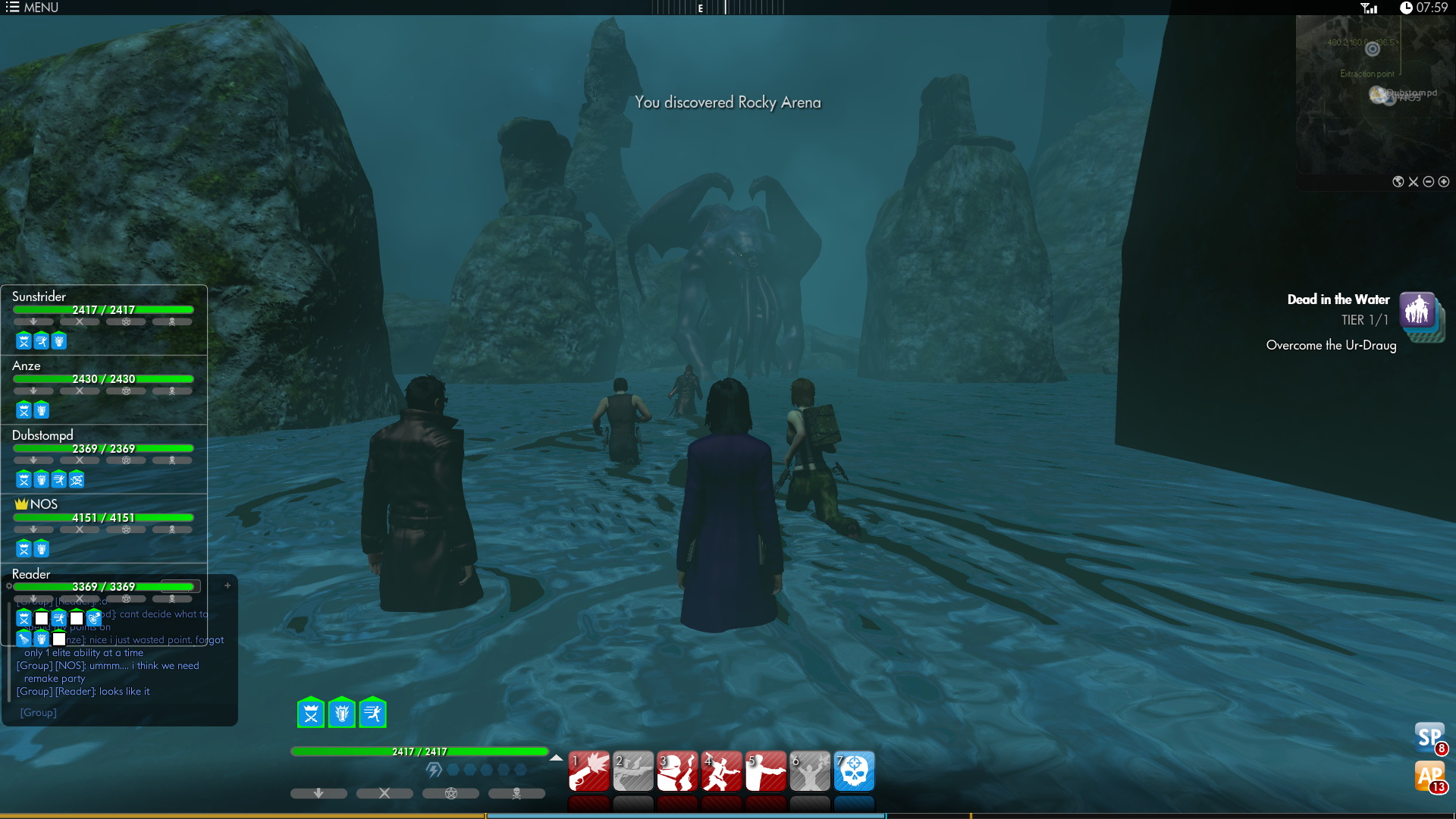Open the main MENU button
Viewport: 1456px width, 819px height.
pyautogui.click(x=32, y=8)
